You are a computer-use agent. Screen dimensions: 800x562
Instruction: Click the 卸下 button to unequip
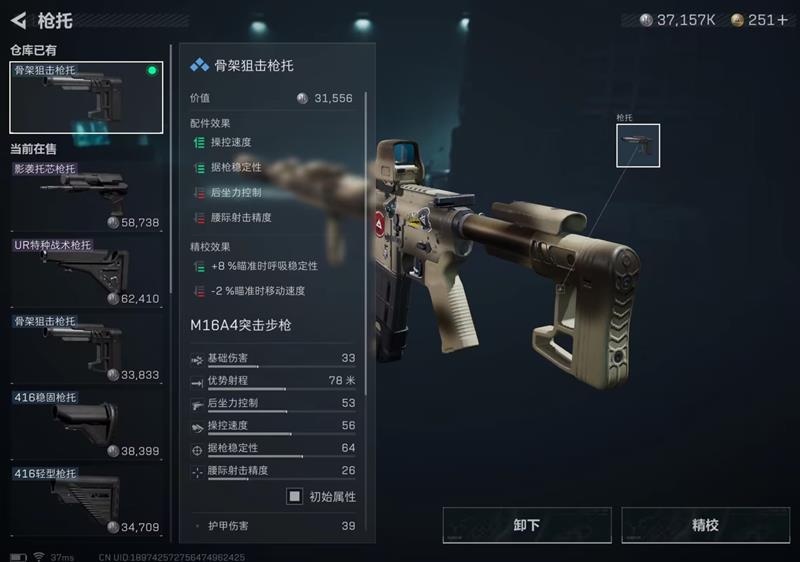[x=527, y=525]
